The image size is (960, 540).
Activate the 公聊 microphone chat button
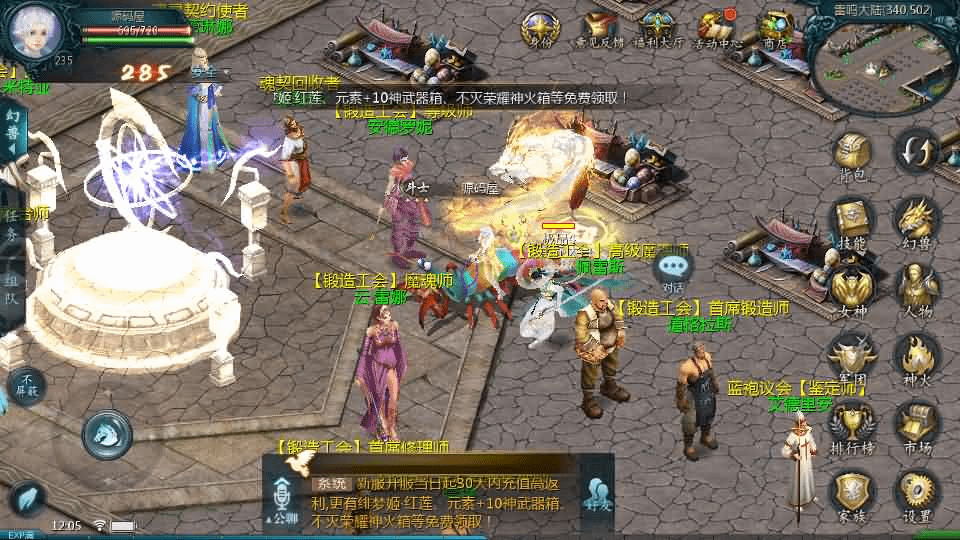click(281, 500)
